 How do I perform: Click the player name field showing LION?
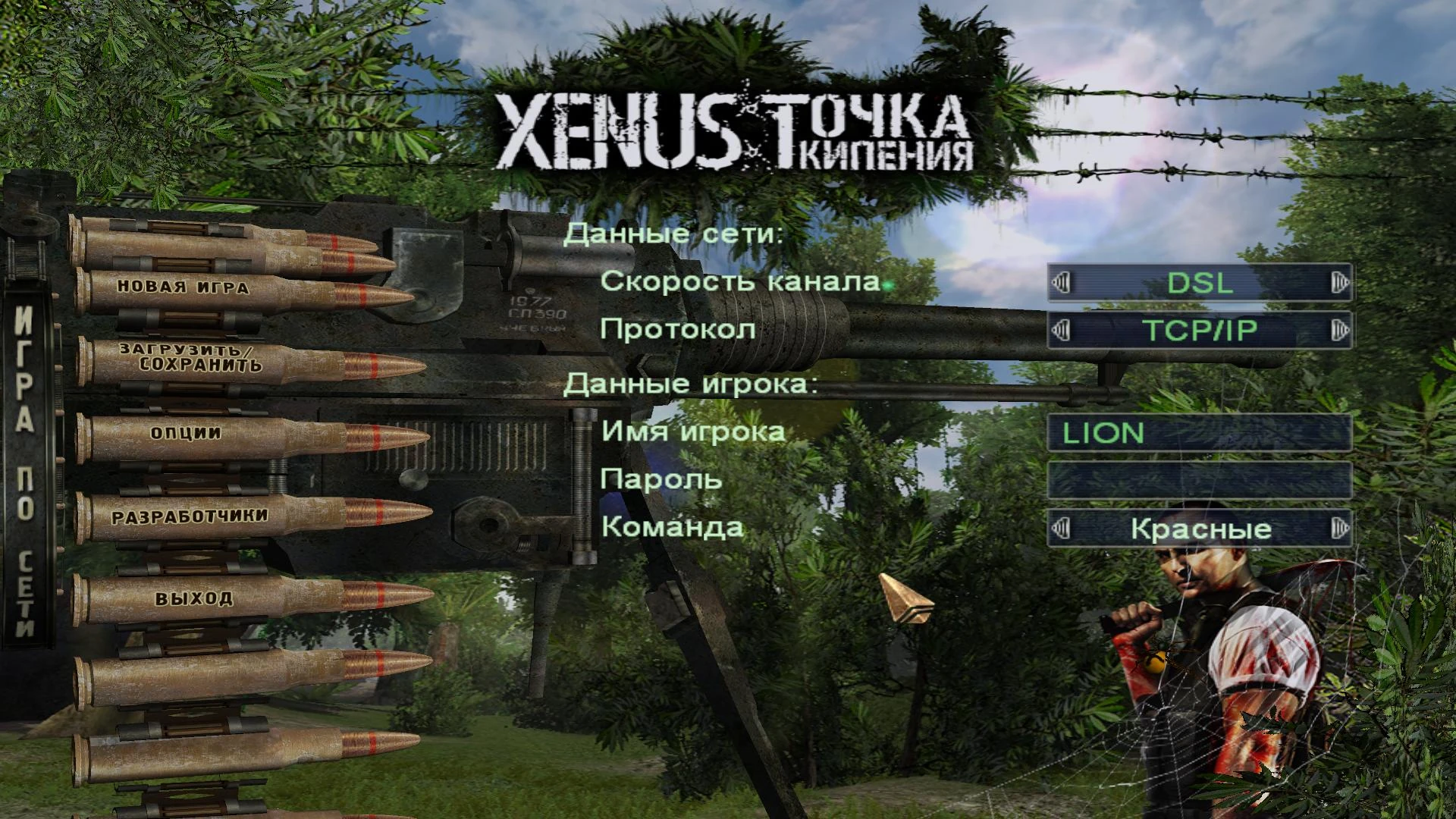pyautogui.click(x=1198, y=432)
